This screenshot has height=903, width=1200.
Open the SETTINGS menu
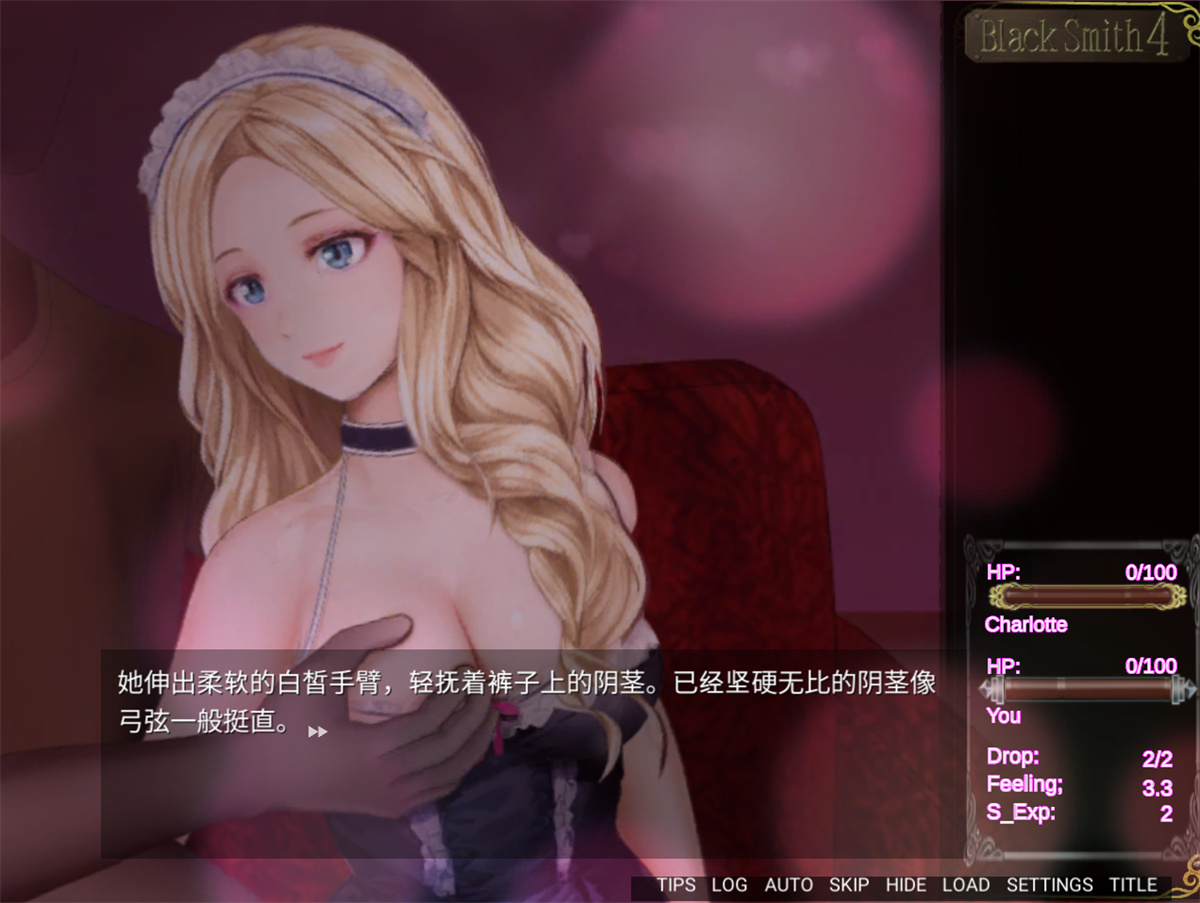point(1049,885)
